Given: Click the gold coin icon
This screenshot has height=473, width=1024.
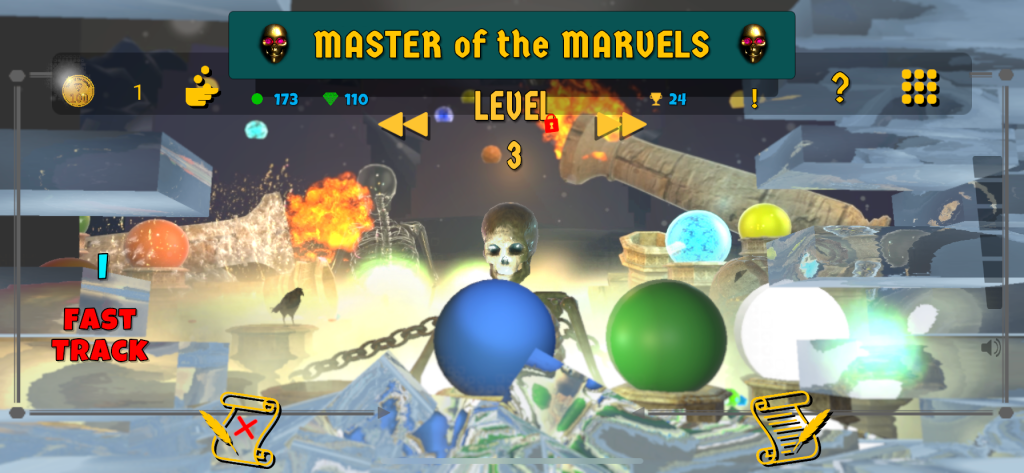Looking at the screenshot, I should coord(78,92).
